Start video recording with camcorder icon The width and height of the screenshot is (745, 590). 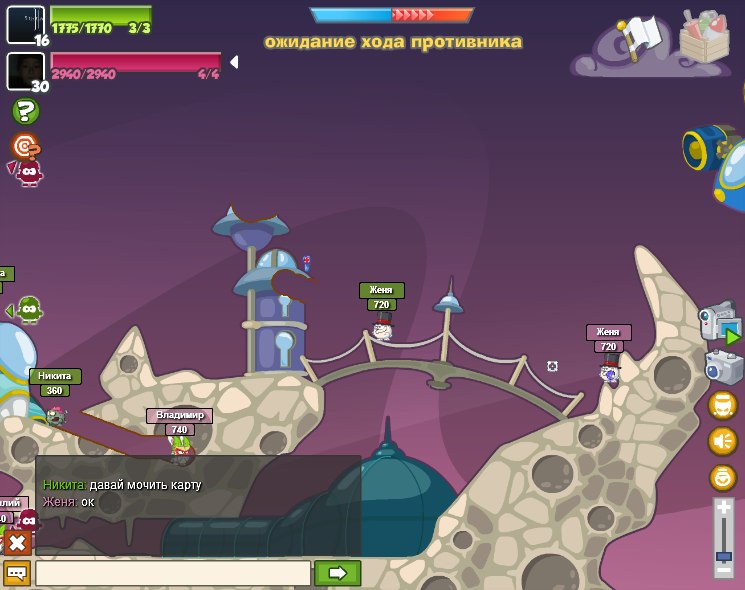tap(719, 323)
